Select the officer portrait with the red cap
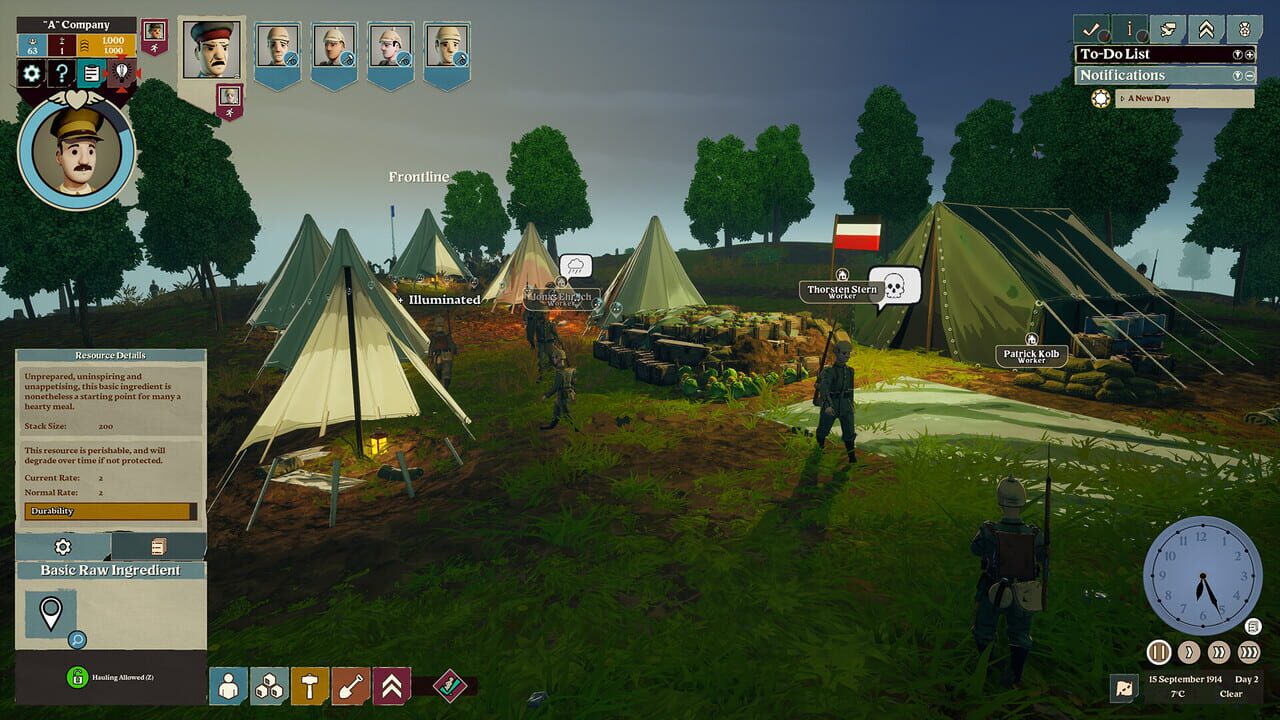Viewport: 1280px width, 720px height. tap(211, 50)
